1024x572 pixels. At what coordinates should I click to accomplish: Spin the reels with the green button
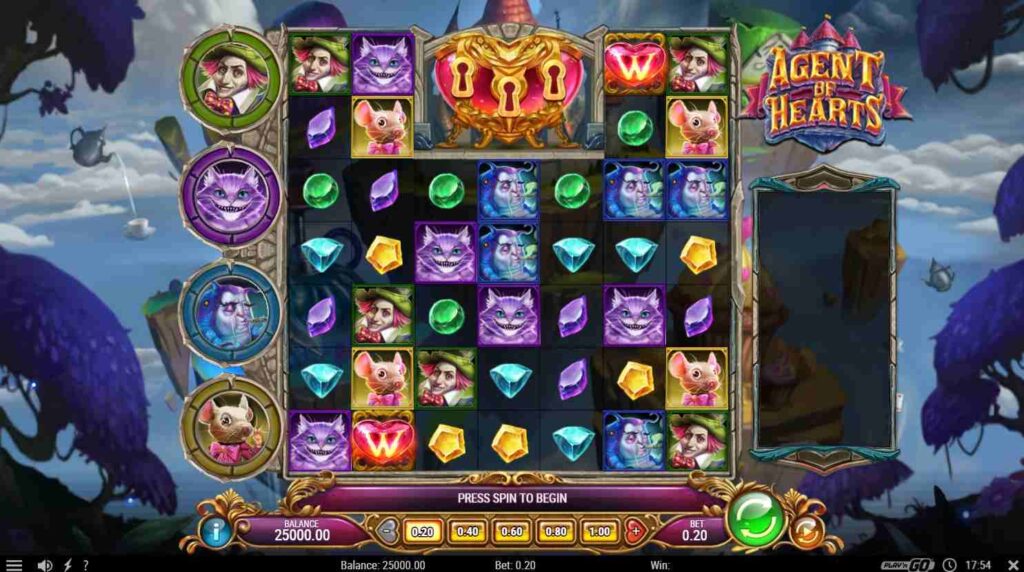[755, 520]
